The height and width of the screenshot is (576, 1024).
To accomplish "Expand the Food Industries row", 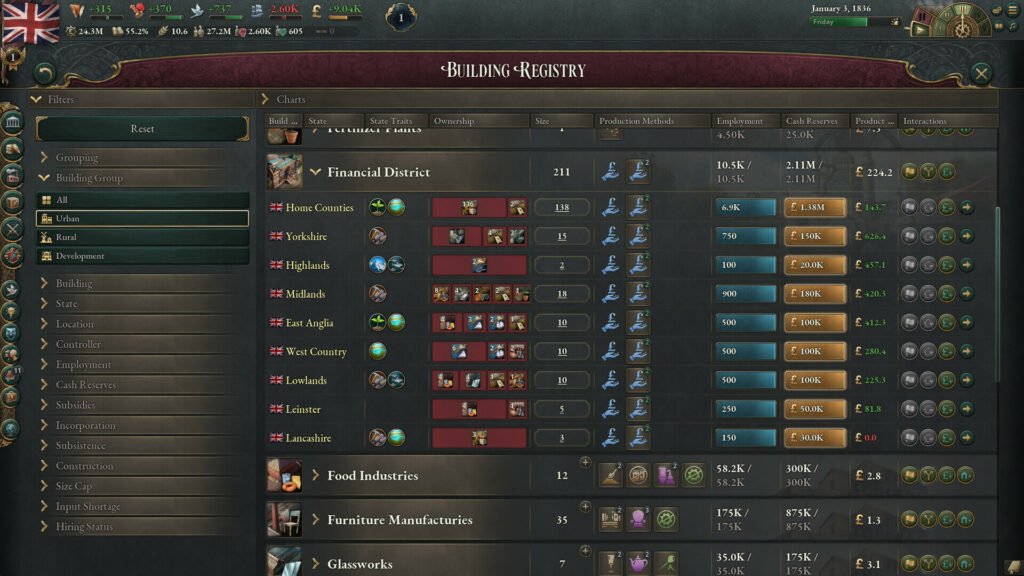I will click(315, 476).
